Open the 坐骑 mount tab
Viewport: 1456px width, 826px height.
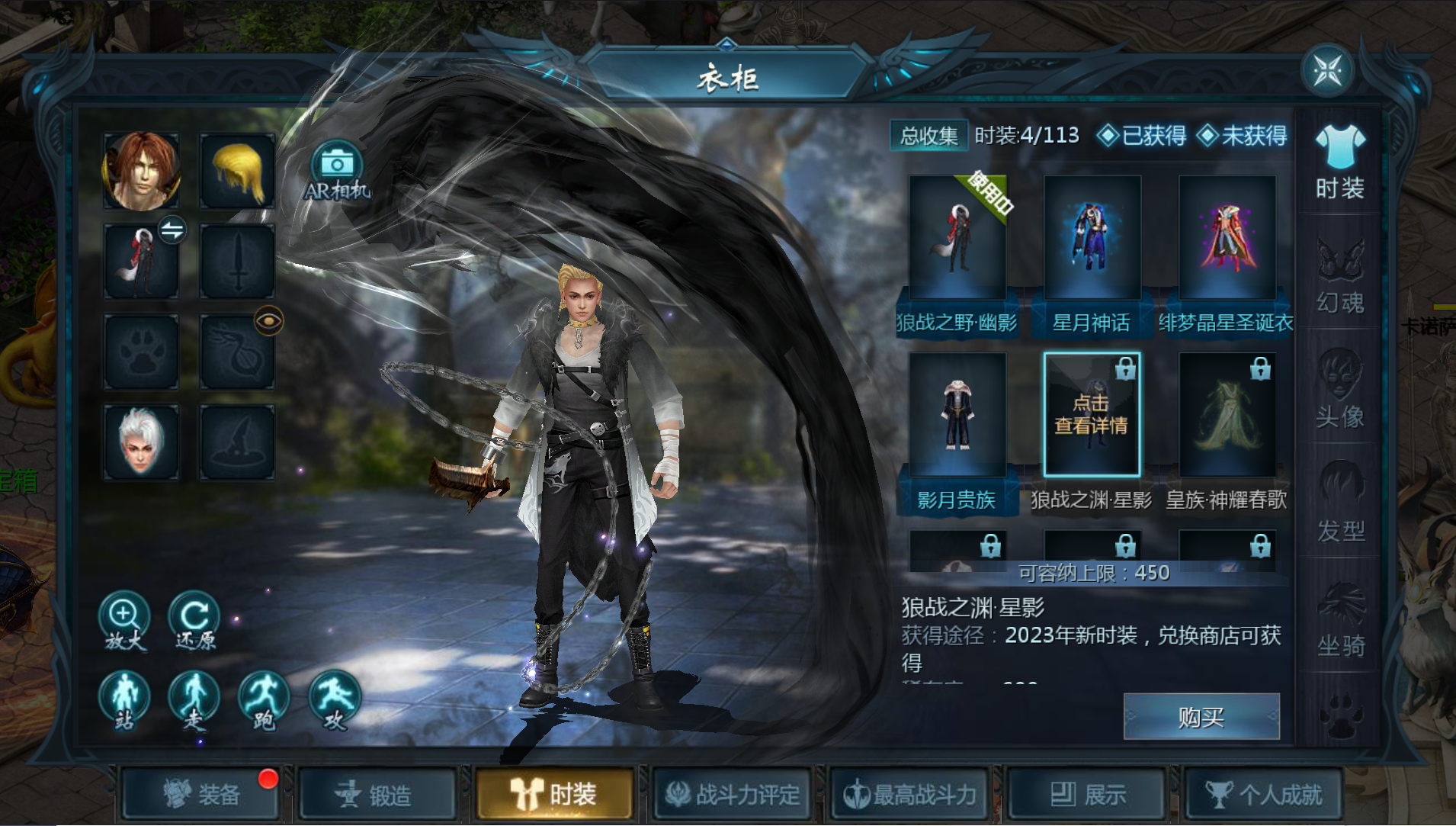1340,619
